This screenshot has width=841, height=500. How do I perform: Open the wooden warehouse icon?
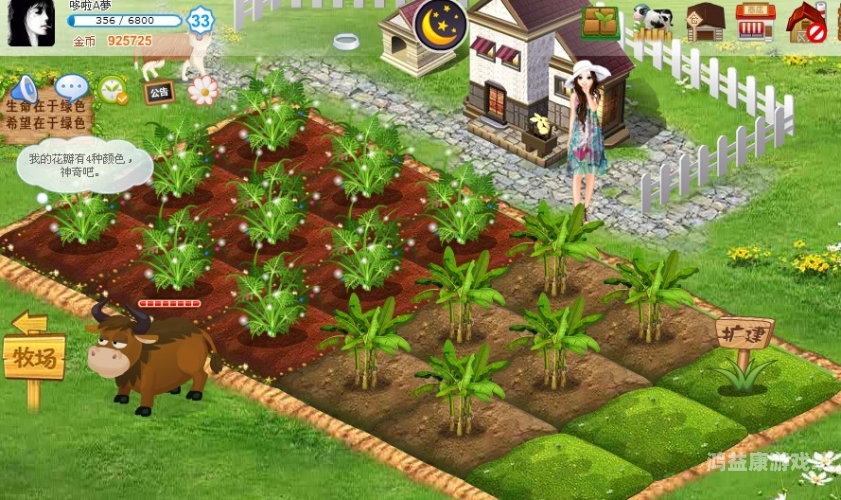click(x=705, y=22)
